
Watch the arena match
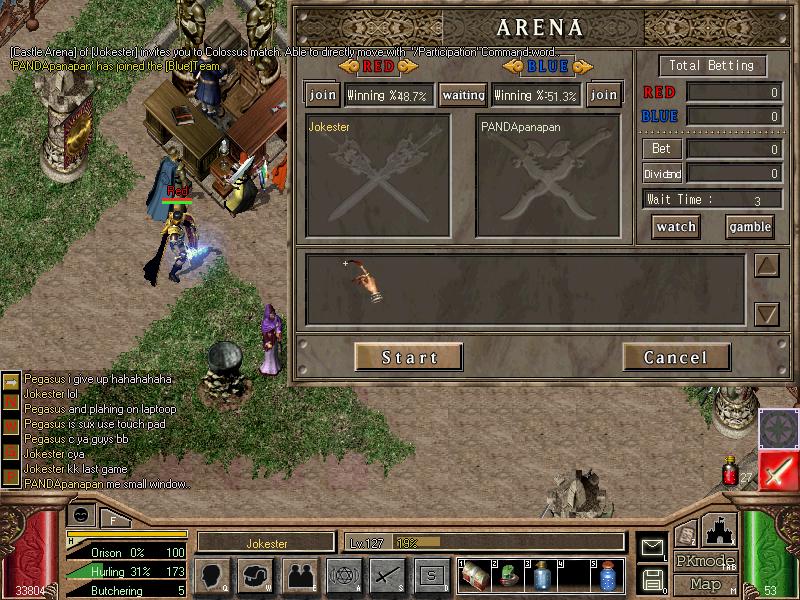[676, 227]
